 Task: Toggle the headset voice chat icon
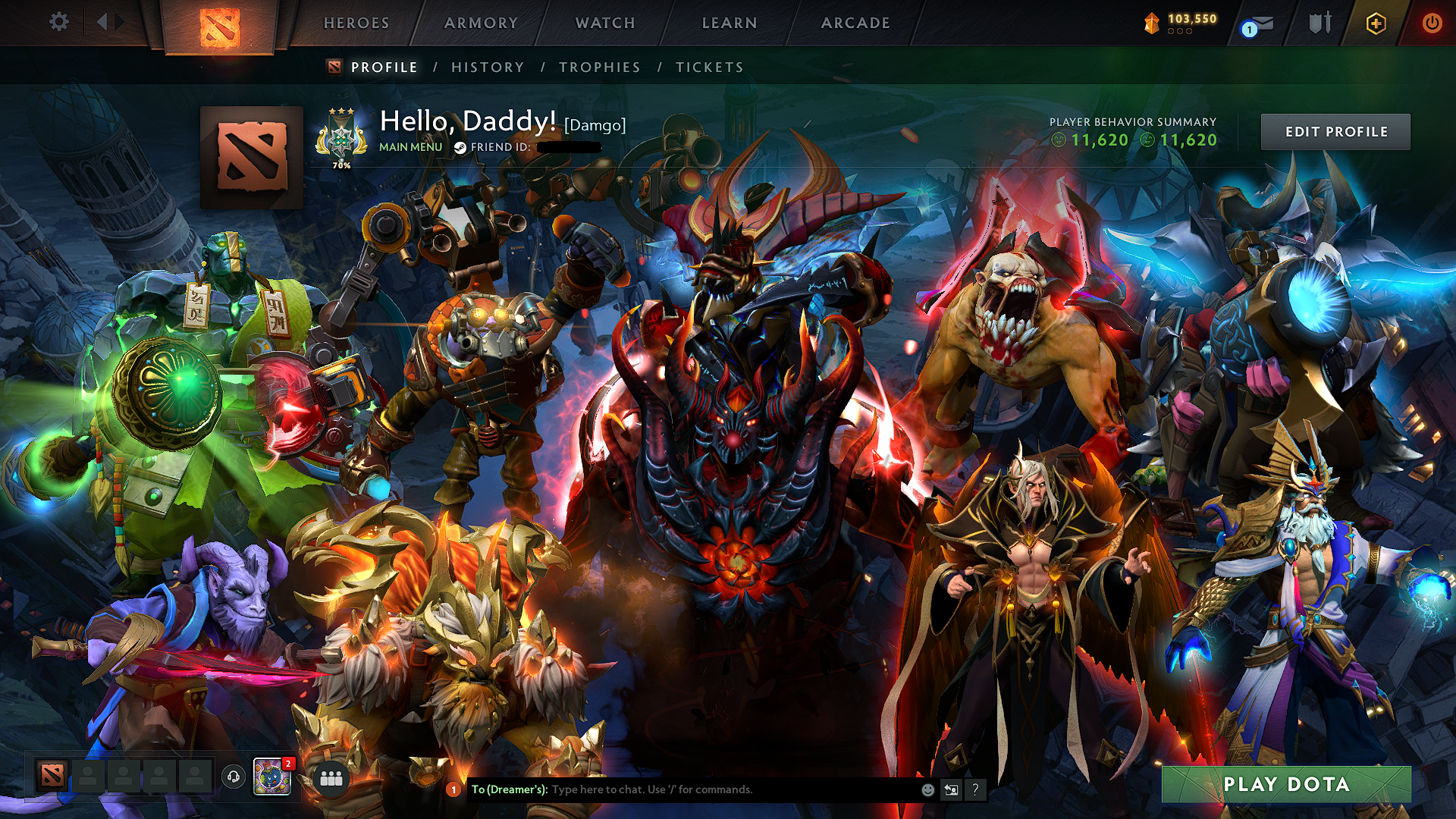(x=234, y=777)
